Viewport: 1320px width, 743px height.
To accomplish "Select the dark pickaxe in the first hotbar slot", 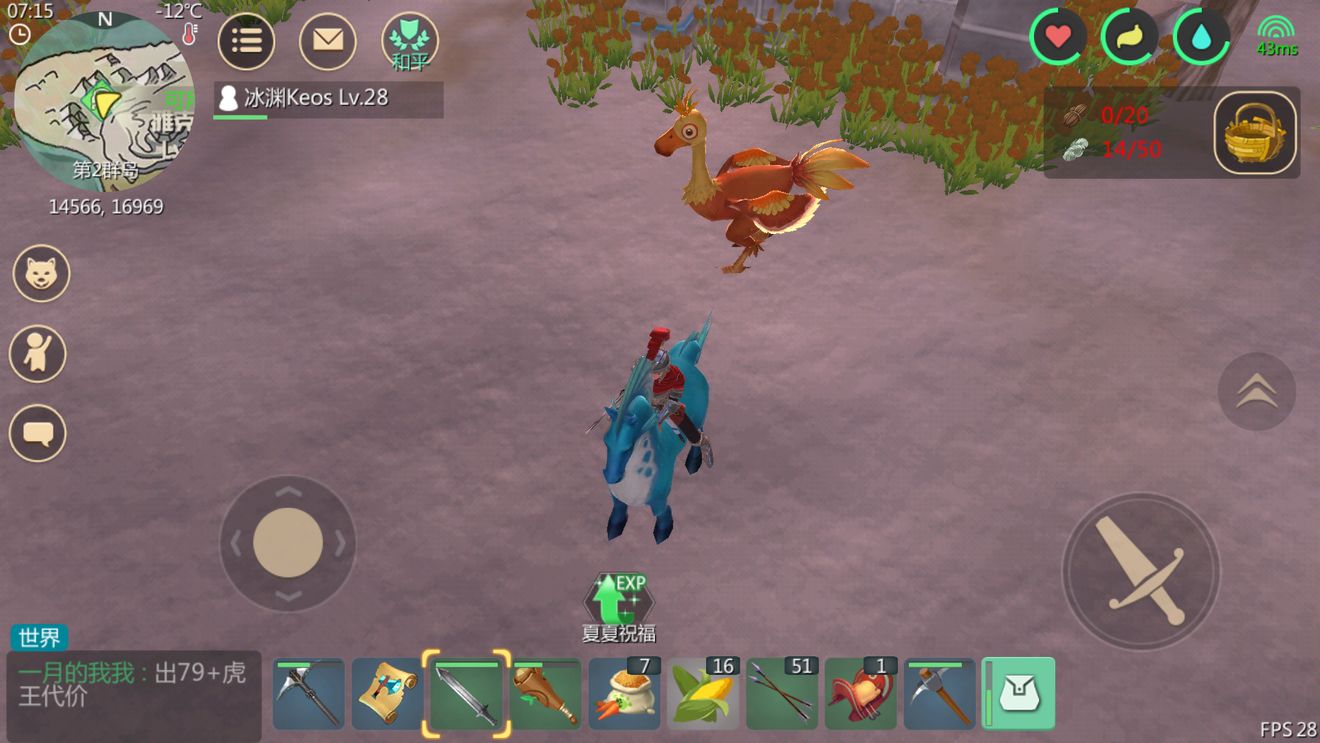I will [309, 694].
